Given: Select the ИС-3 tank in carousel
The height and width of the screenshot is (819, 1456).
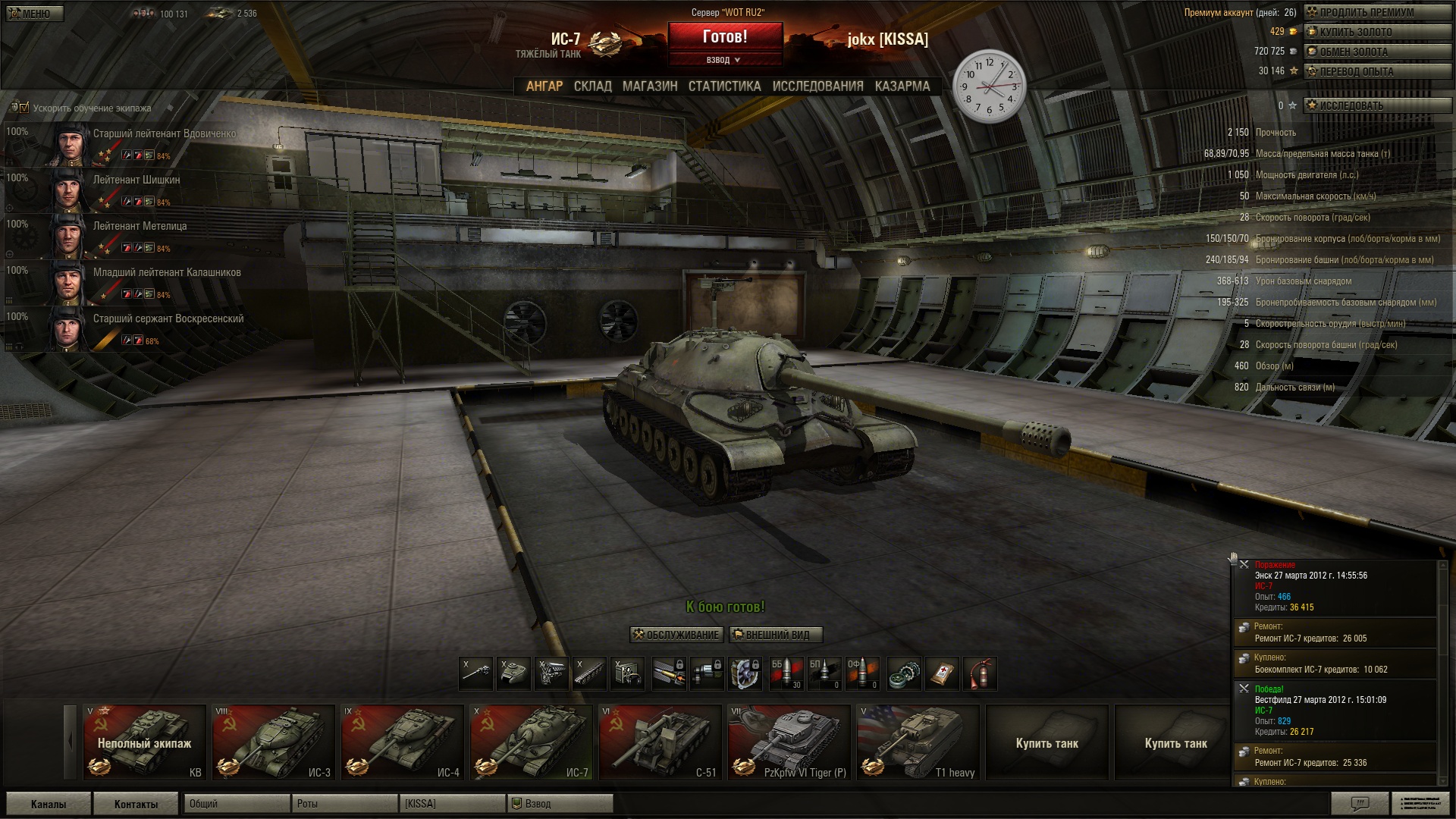Looking at the screenshot, I should tap(273, 742).
